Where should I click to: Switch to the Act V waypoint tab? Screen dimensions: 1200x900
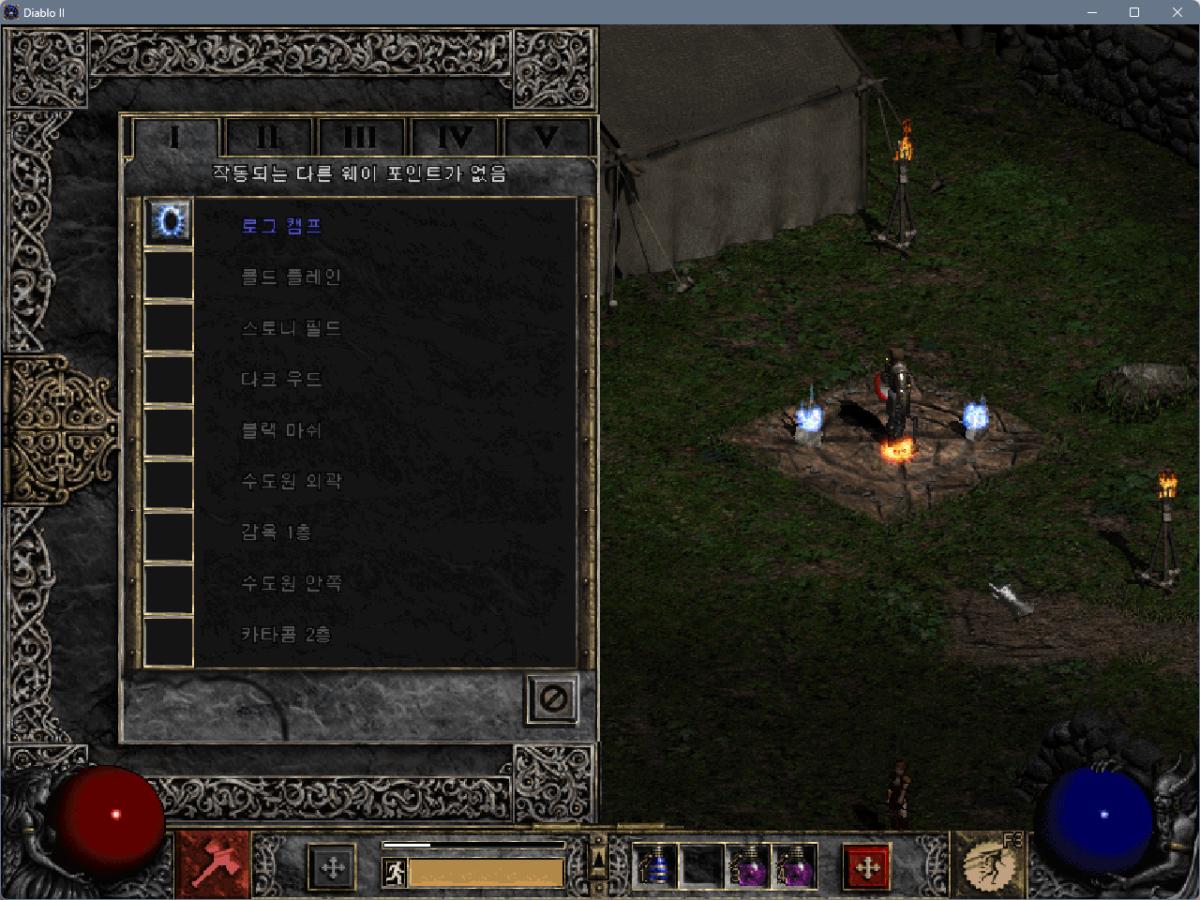point(546,137)
